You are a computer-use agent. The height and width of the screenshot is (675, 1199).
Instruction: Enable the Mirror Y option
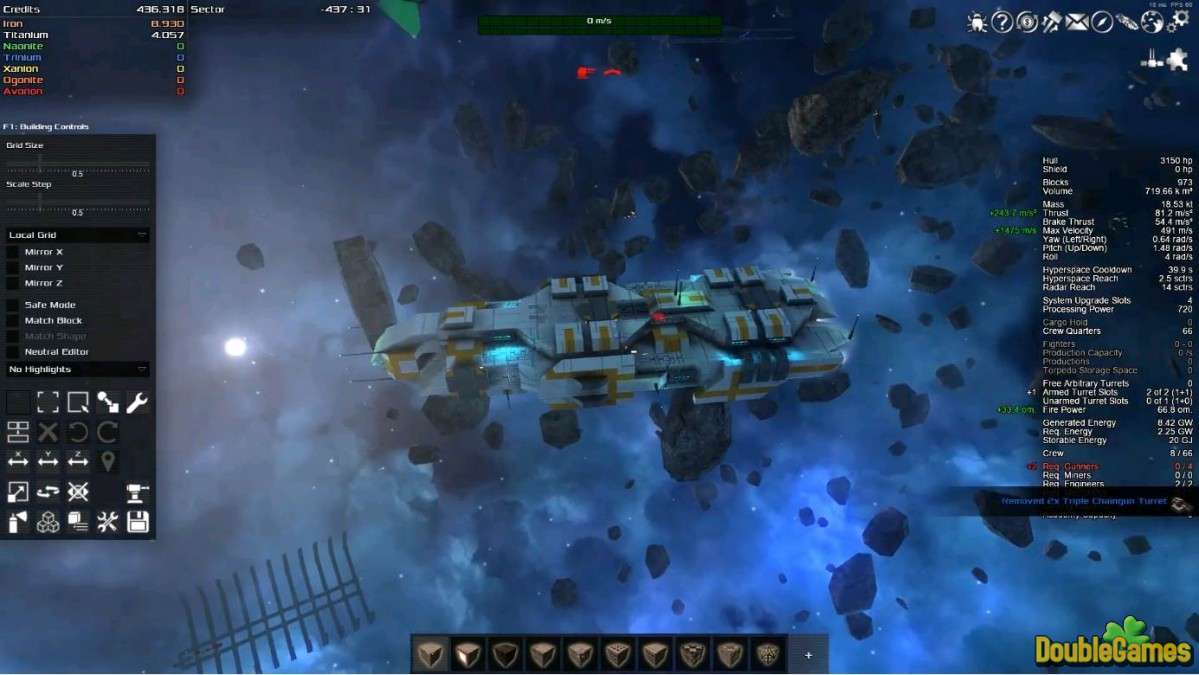pyautogui.click(x=13, y=268)
